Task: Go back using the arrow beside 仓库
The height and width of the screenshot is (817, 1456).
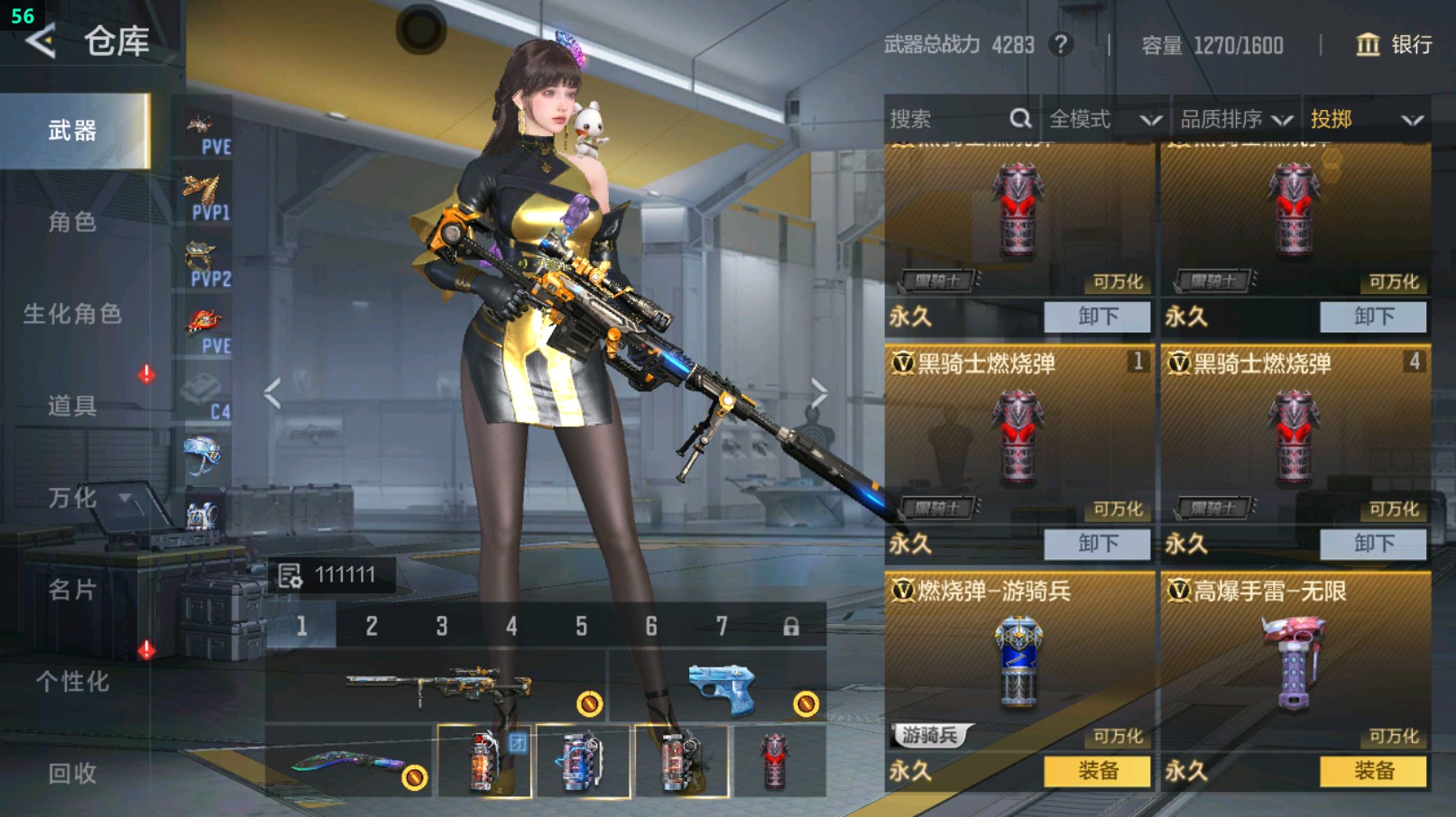Action: pyautogui.click(x=41, y=41)
